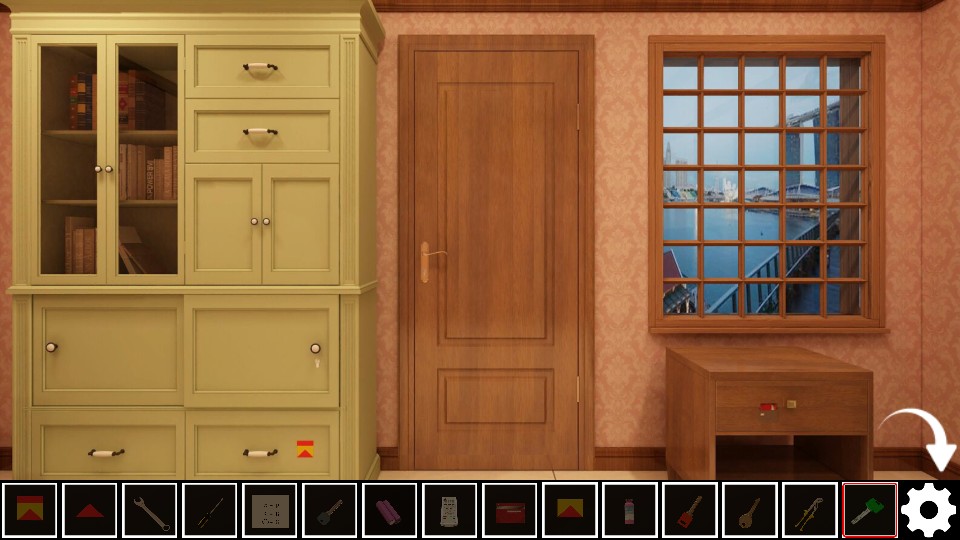
Task: Open the gear settings menu
Action: point(928,510)
